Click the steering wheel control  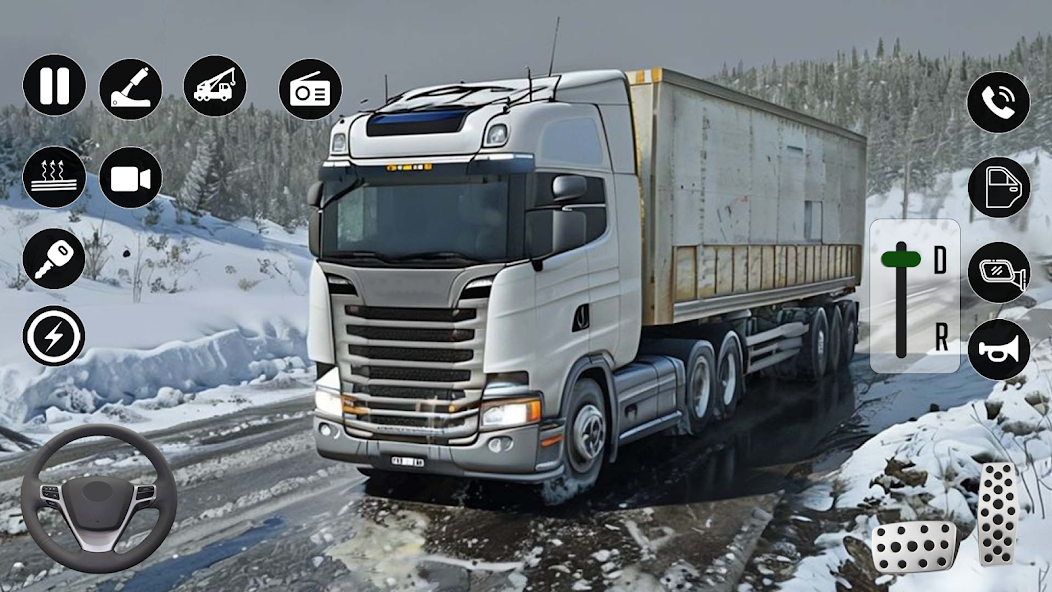(x=98, y=497)
